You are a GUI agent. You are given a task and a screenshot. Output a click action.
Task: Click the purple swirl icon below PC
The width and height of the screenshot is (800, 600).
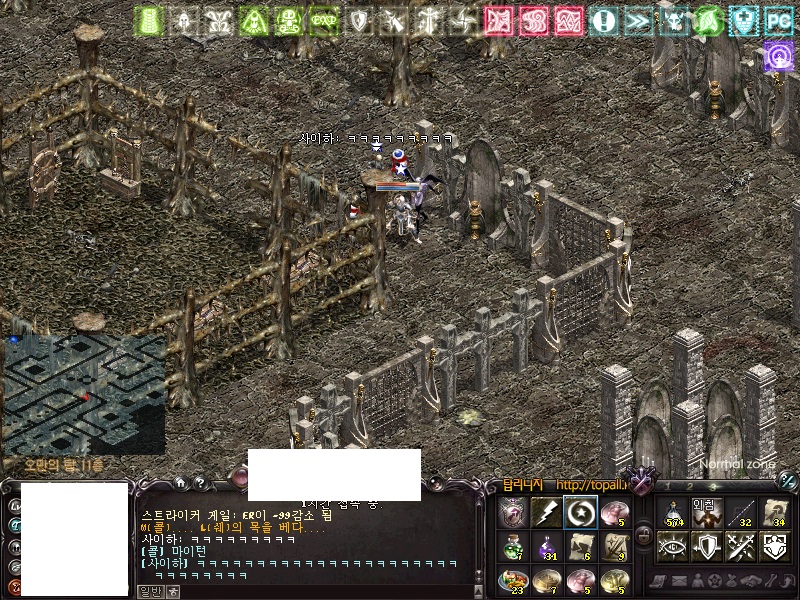(778, 56)
